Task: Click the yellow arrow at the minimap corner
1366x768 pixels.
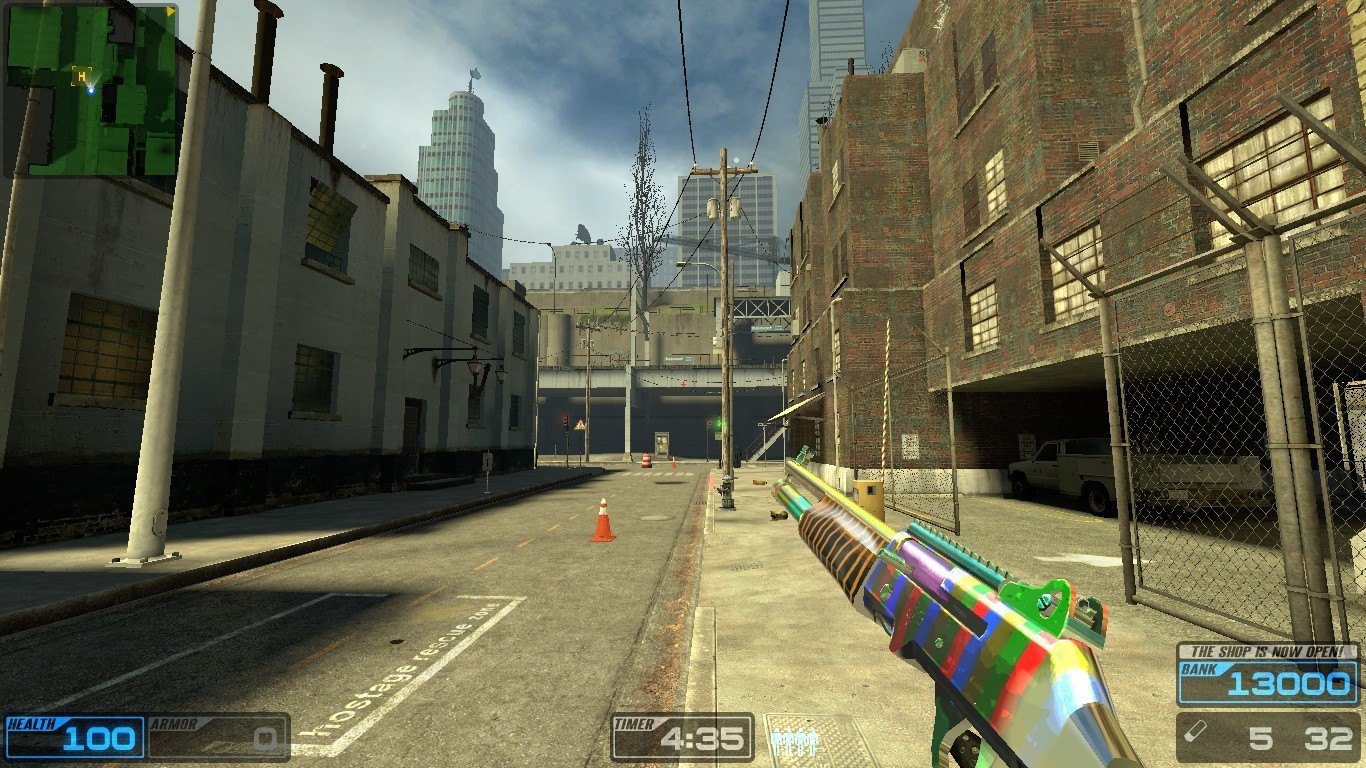Action: click(171, 11)
